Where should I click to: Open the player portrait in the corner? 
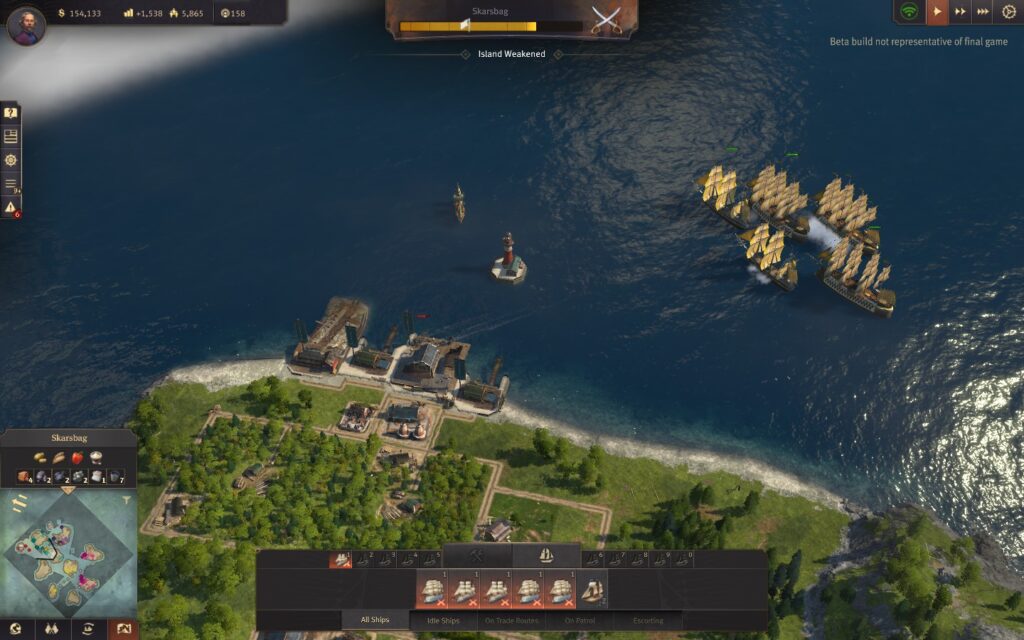click(x=26, y=25)
